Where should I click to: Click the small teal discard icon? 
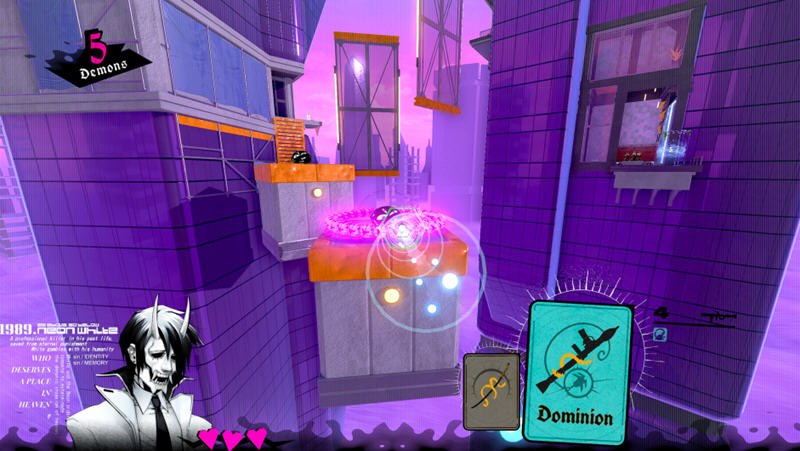click(x=660, y=335)
